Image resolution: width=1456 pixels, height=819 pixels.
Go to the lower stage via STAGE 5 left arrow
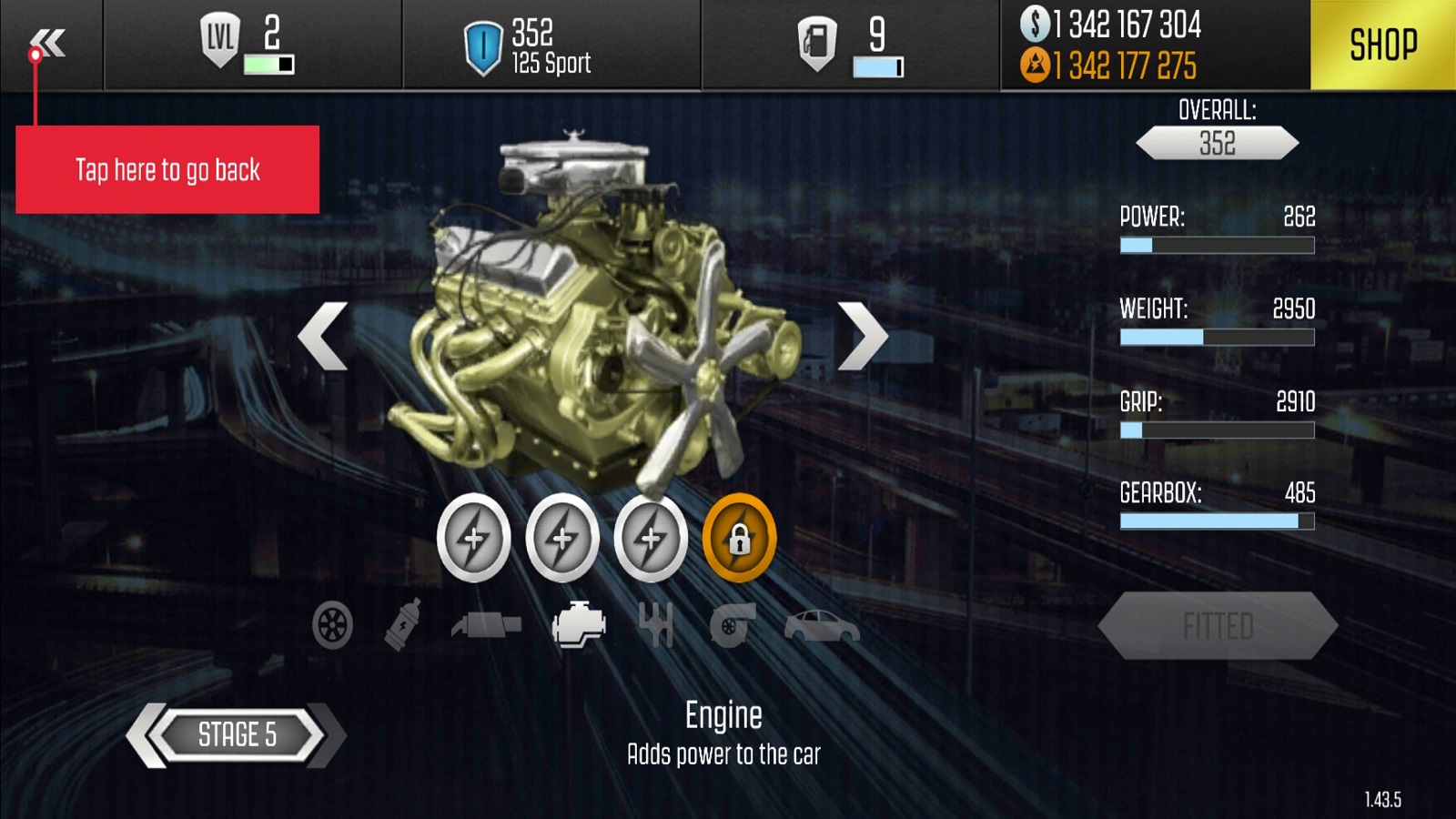click(x=147, y=735)
